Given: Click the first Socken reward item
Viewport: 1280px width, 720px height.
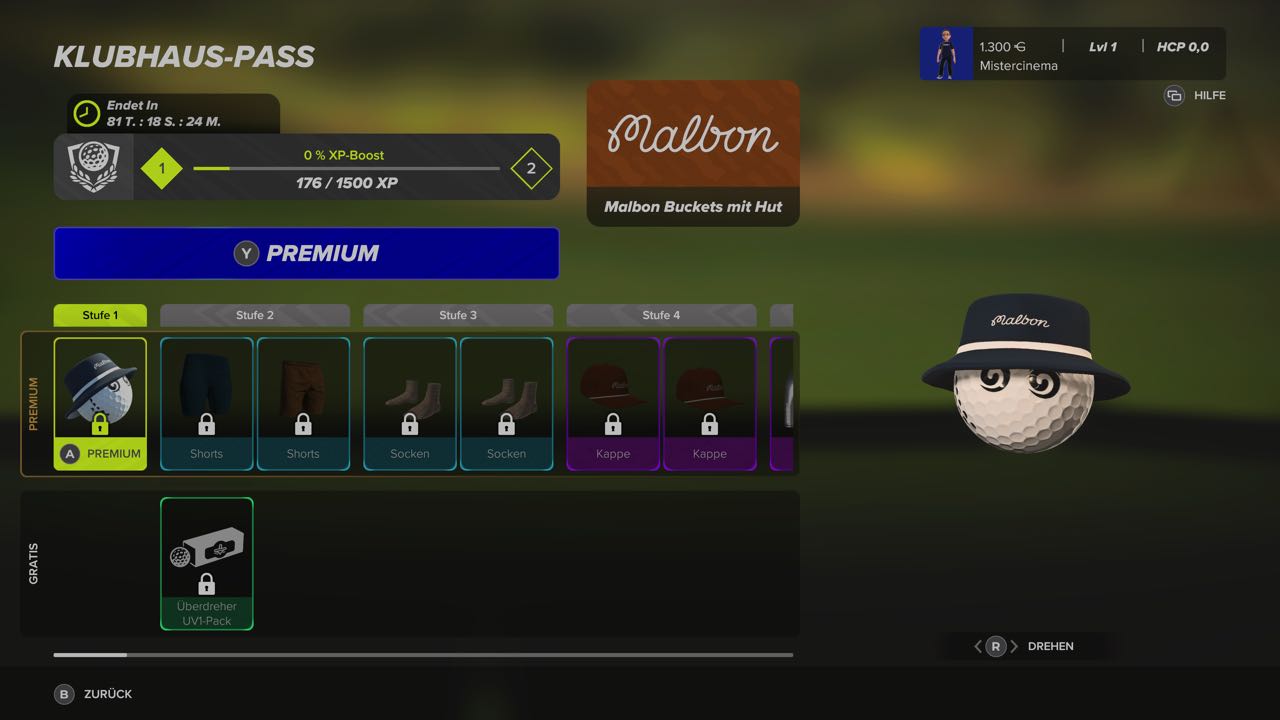Looking at the screenshot, I should (x=409, y=400).
